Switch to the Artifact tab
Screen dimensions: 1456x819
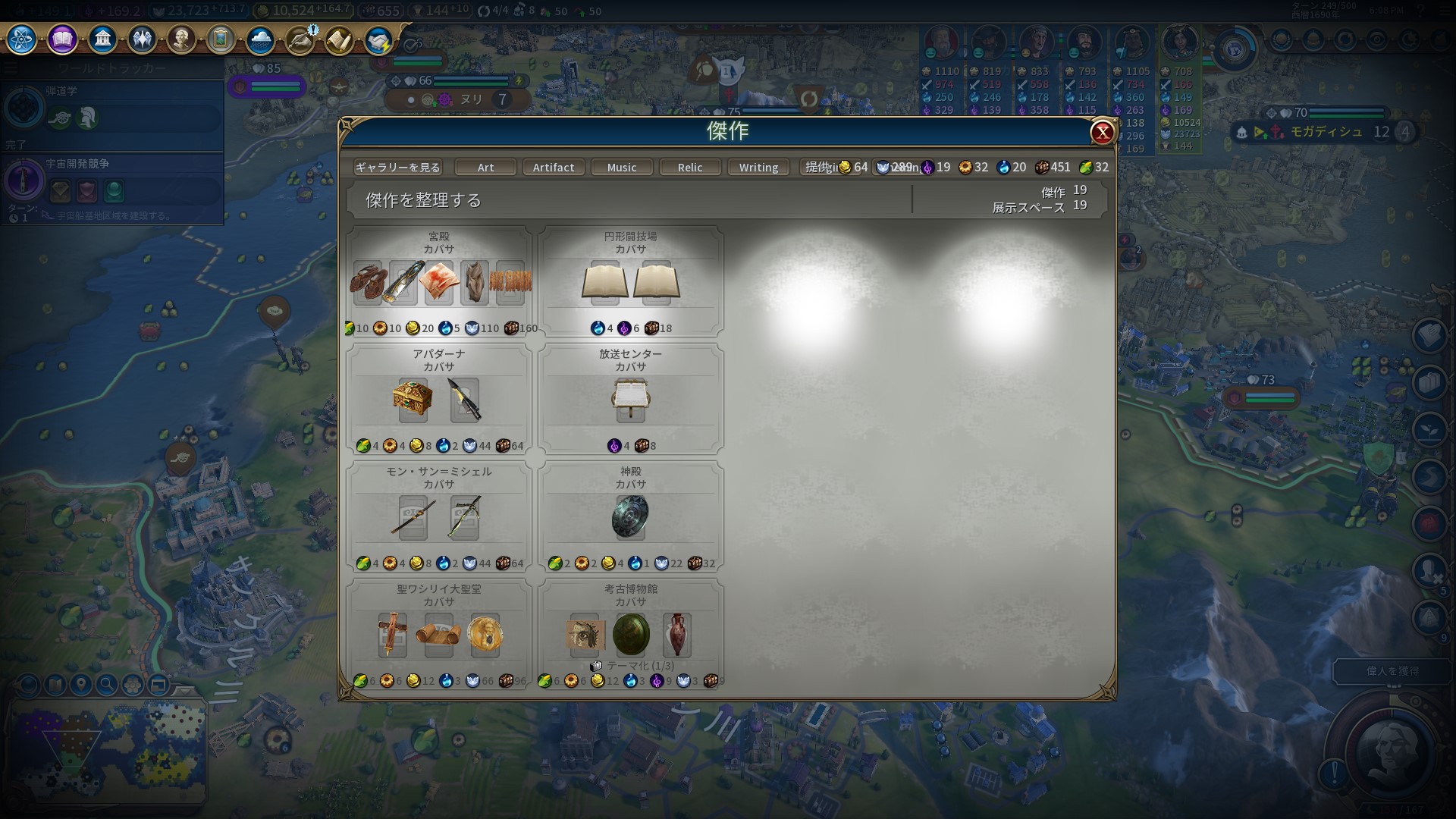click(554, 167)
